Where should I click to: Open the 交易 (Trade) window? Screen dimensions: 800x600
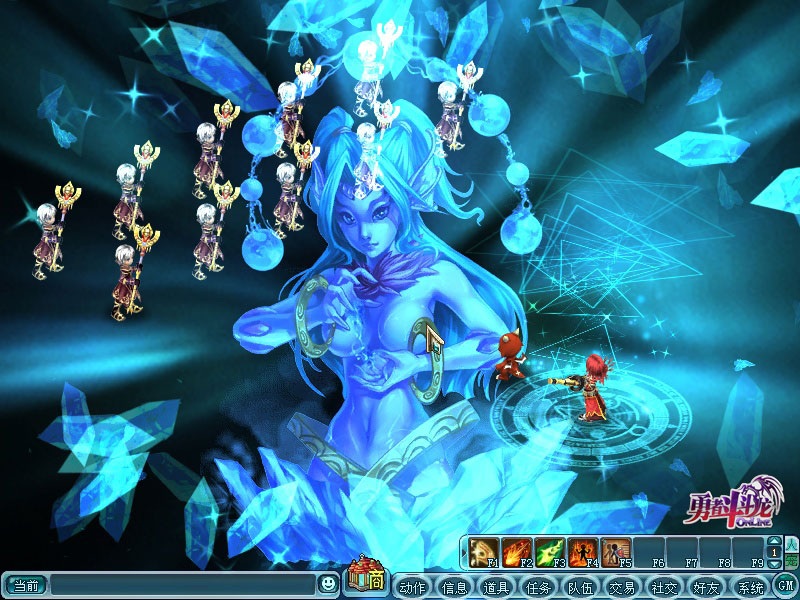tap(622, 586)
